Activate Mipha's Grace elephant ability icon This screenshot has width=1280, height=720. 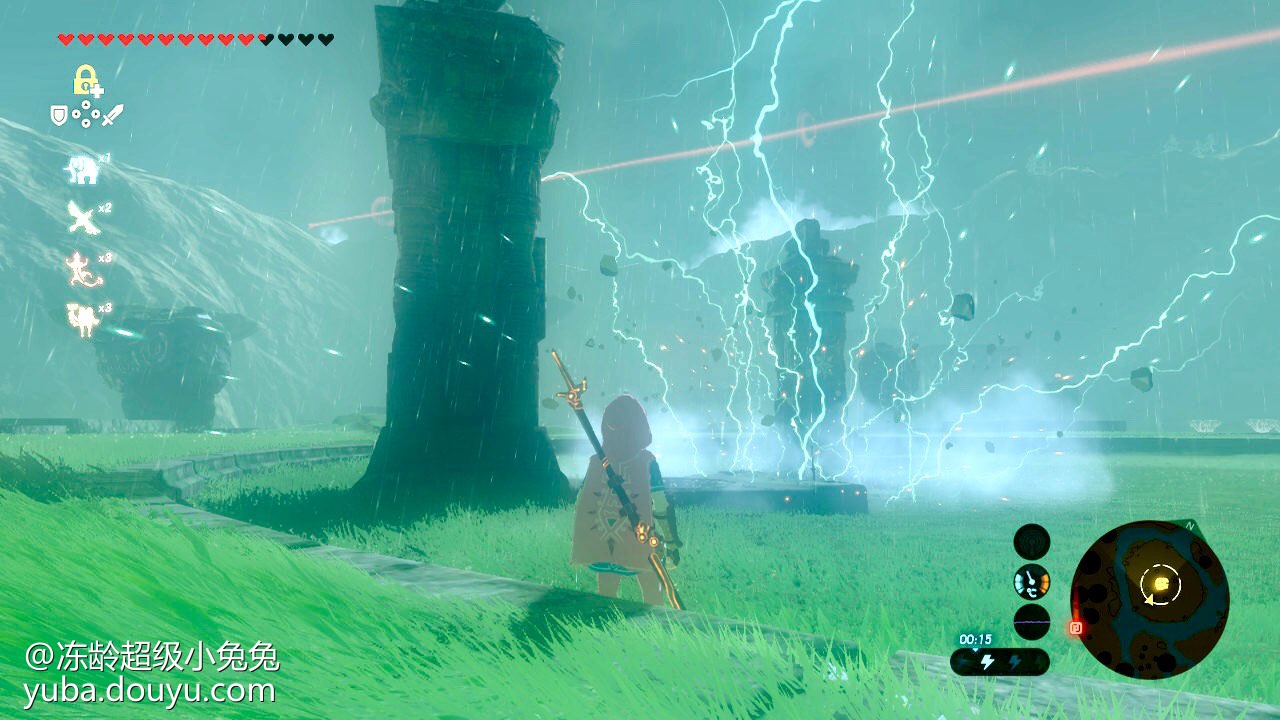click(83, 169)
